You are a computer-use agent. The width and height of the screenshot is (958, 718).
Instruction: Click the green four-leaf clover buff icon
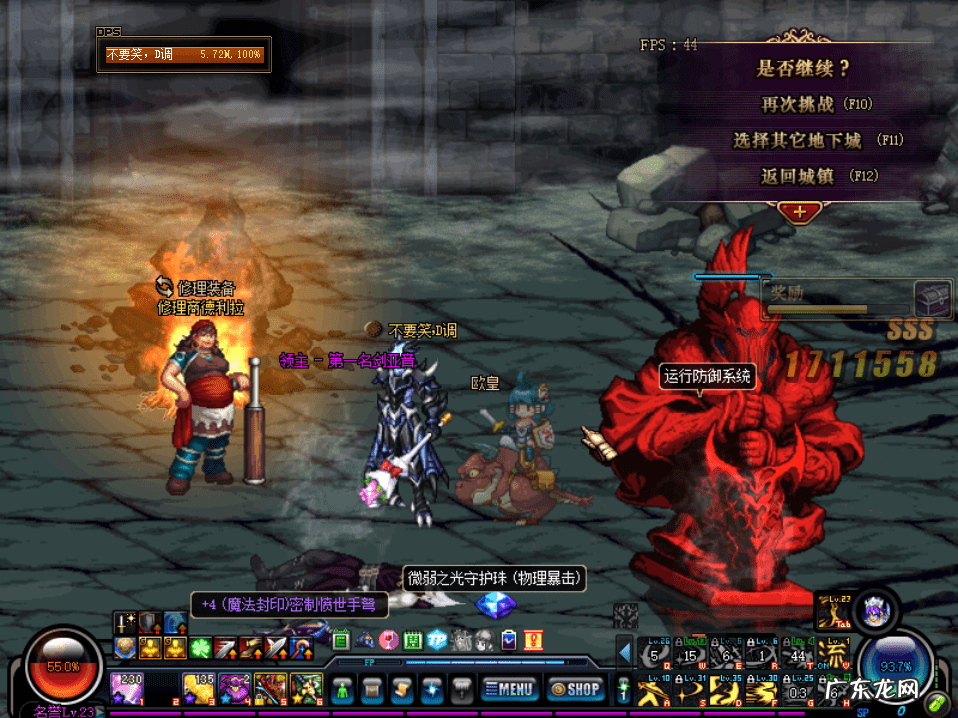[200, 647]
